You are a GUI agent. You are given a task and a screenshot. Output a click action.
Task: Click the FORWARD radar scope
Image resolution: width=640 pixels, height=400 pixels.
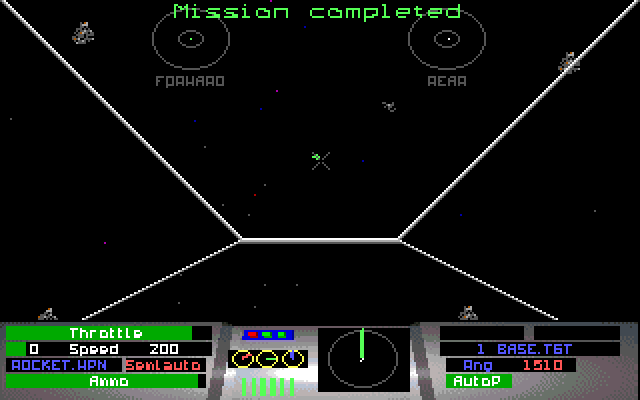click(190, 40)
